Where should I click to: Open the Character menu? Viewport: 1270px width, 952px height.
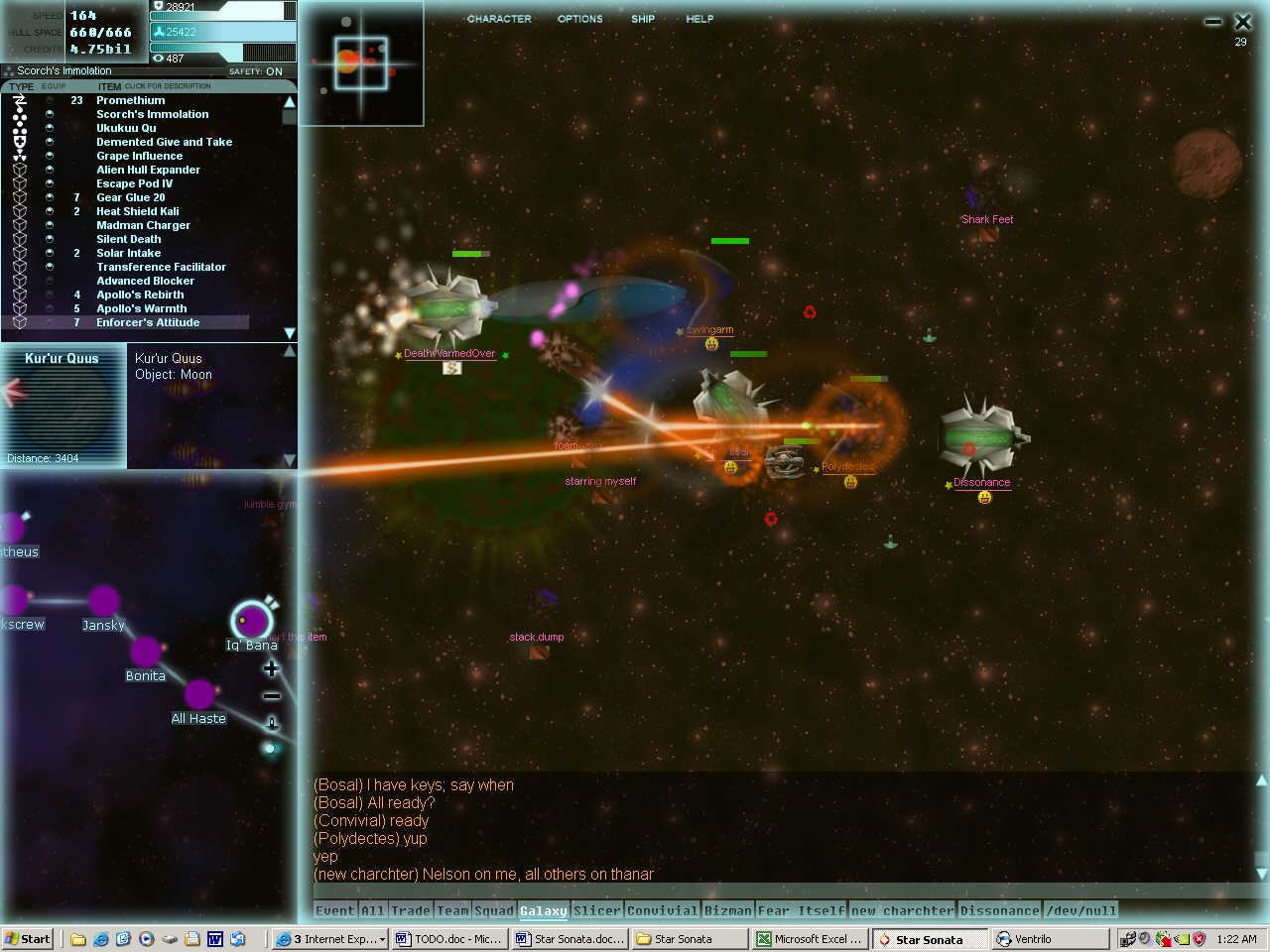click(x=499, y=19)
